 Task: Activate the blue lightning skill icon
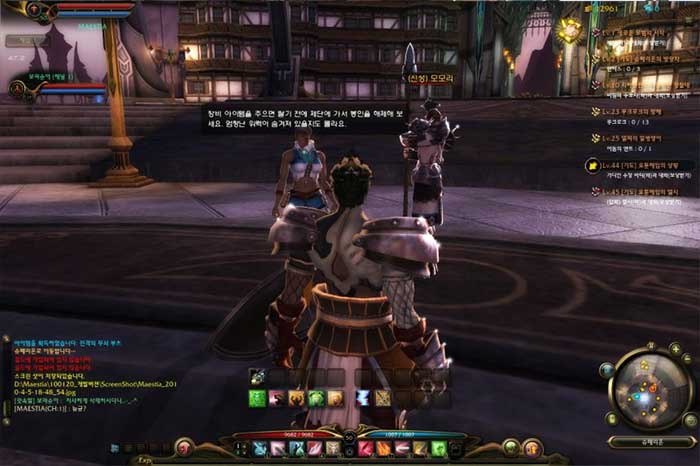pos(361,398)
